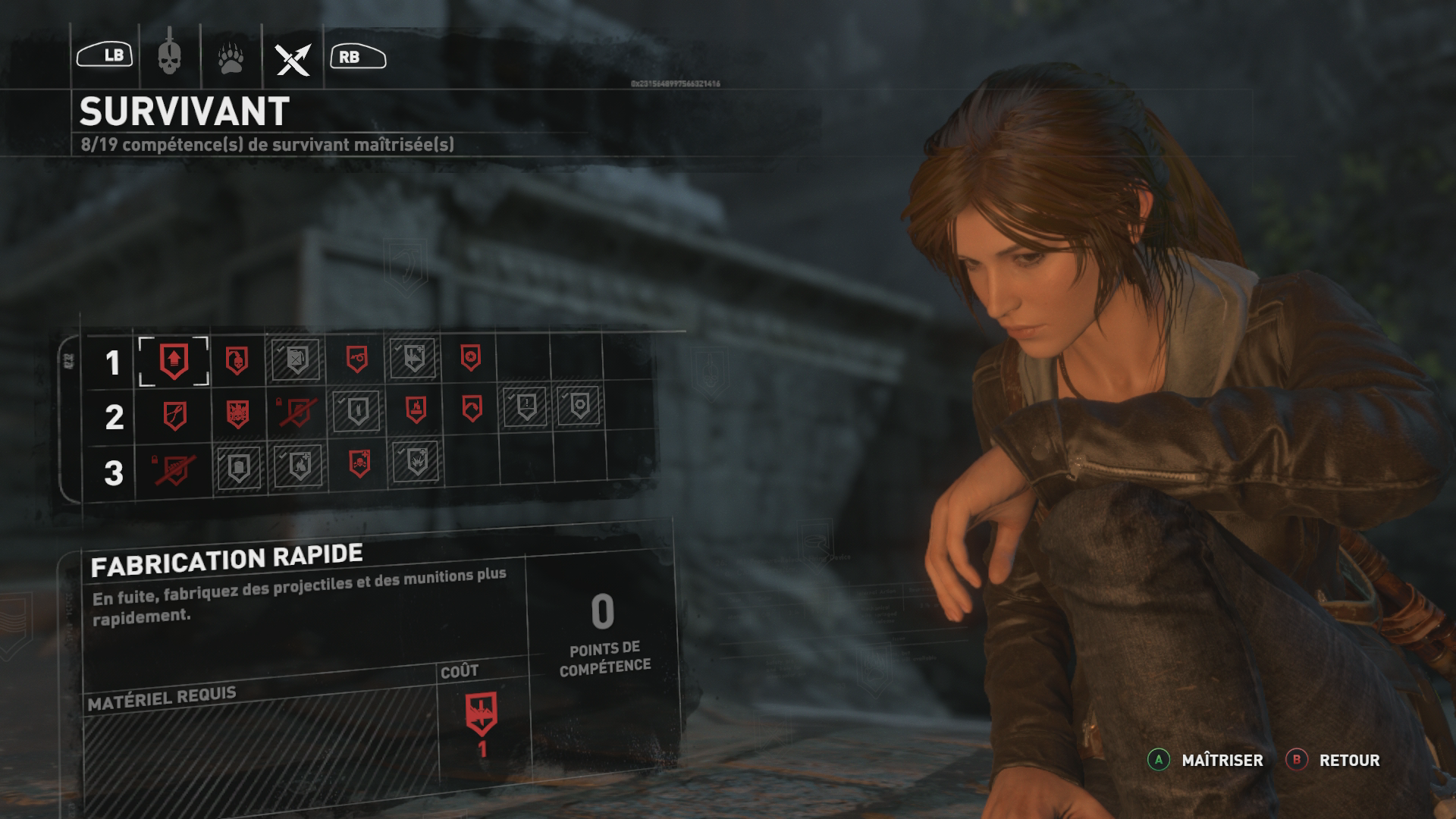Select the red pliers skill

[175, 416]
